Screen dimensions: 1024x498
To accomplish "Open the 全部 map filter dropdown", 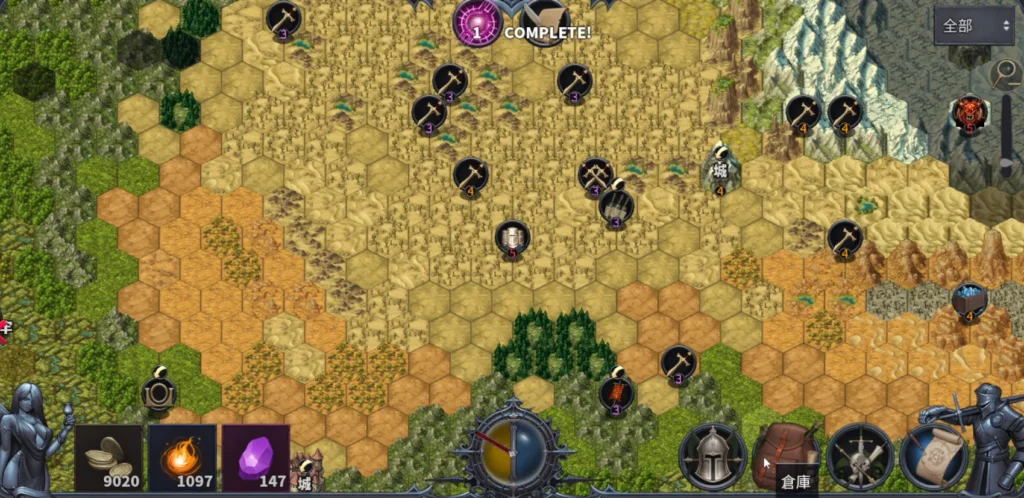I will [x=973, y=26].
